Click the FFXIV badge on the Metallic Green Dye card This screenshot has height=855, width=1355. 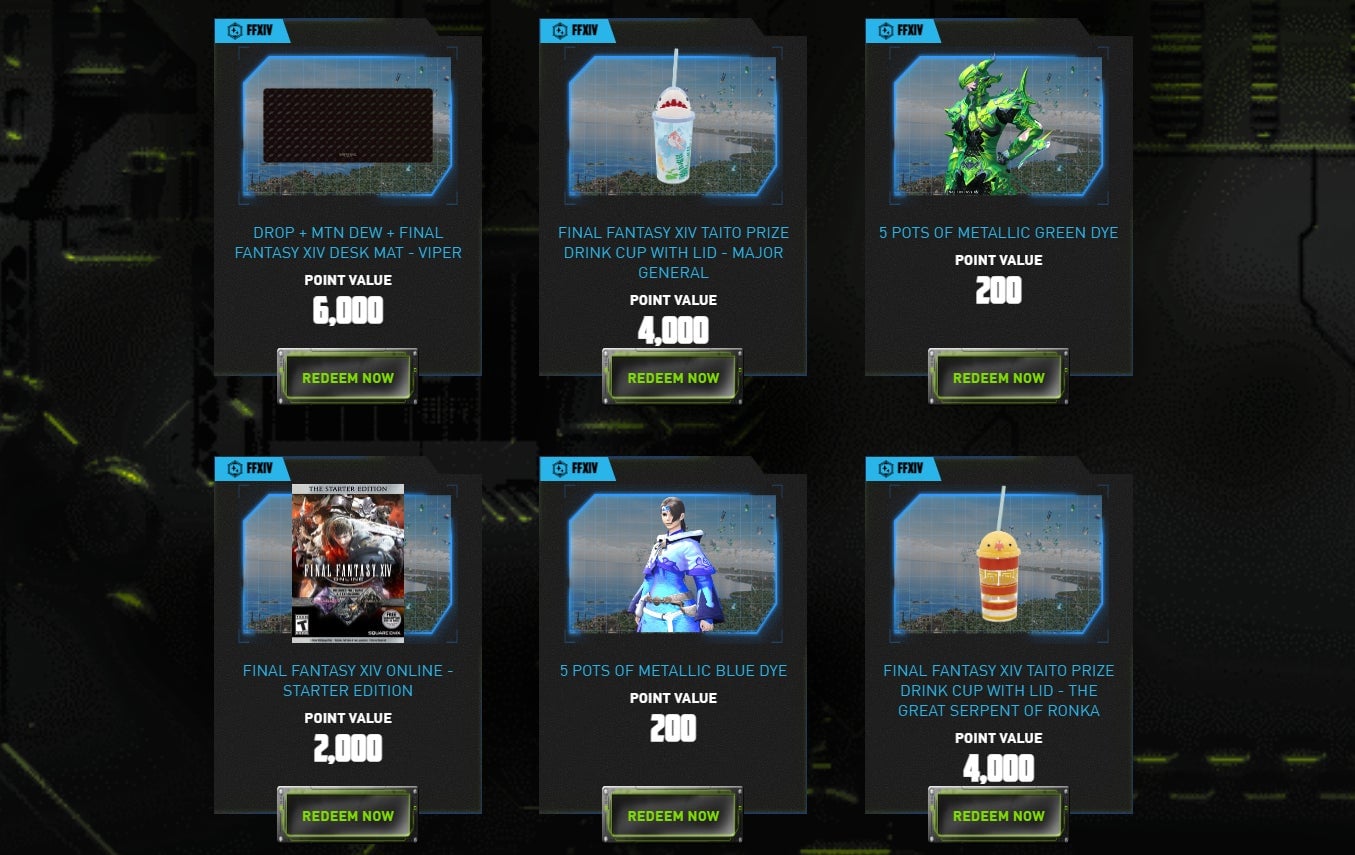[x=904, y=30]
